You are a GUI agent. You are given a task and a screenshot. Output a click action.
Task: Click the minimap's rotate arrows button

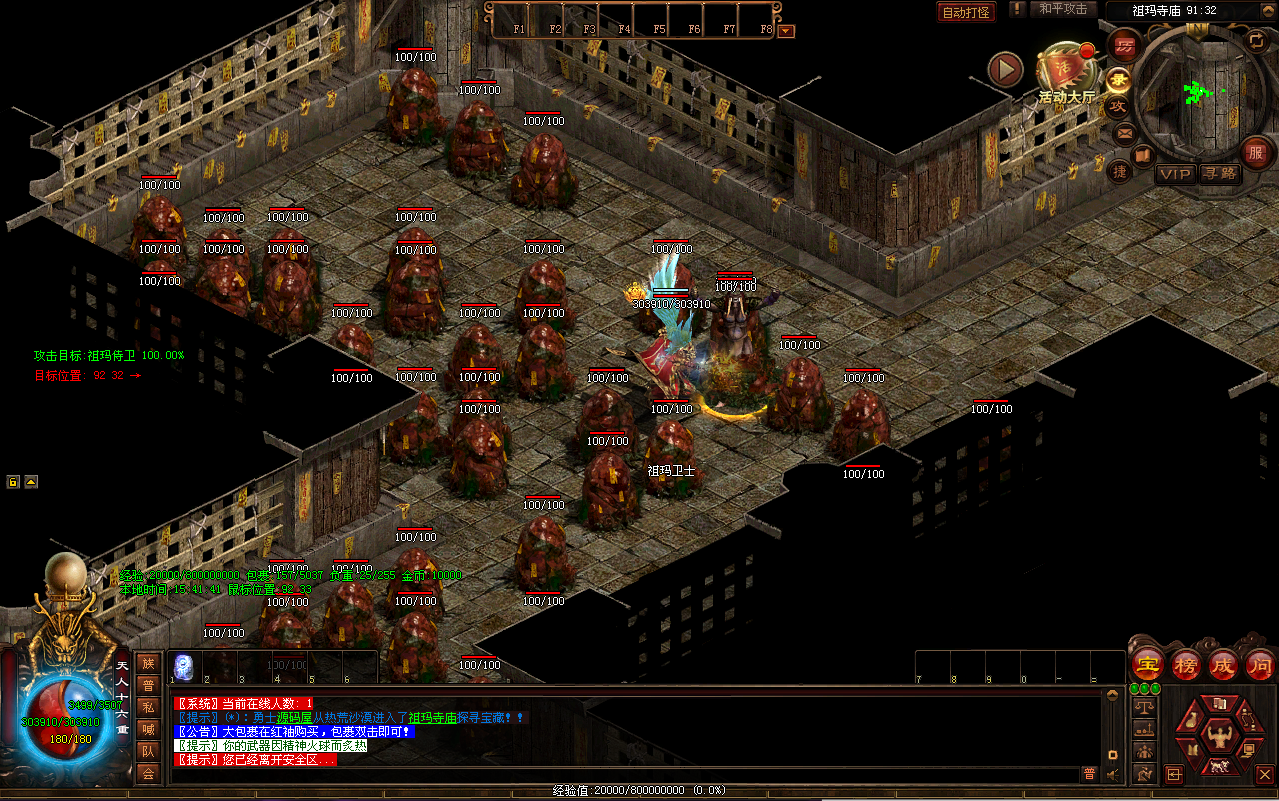point(1256,40)
